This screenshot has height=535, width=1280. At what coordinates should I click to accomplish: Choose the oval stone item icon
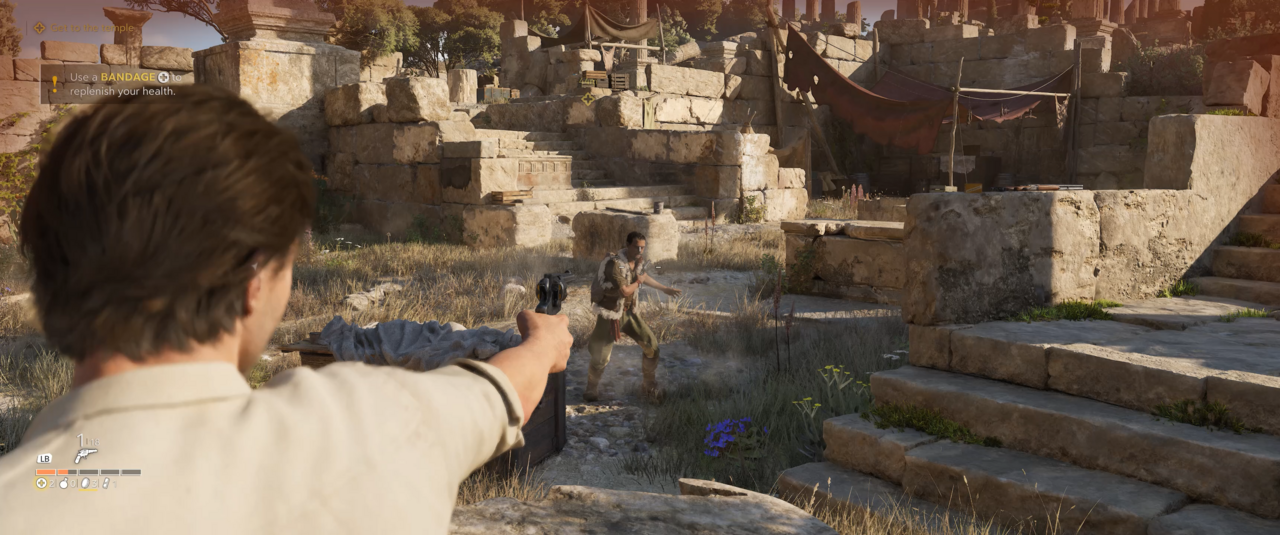pyautogui.click(x=85, y=483)
